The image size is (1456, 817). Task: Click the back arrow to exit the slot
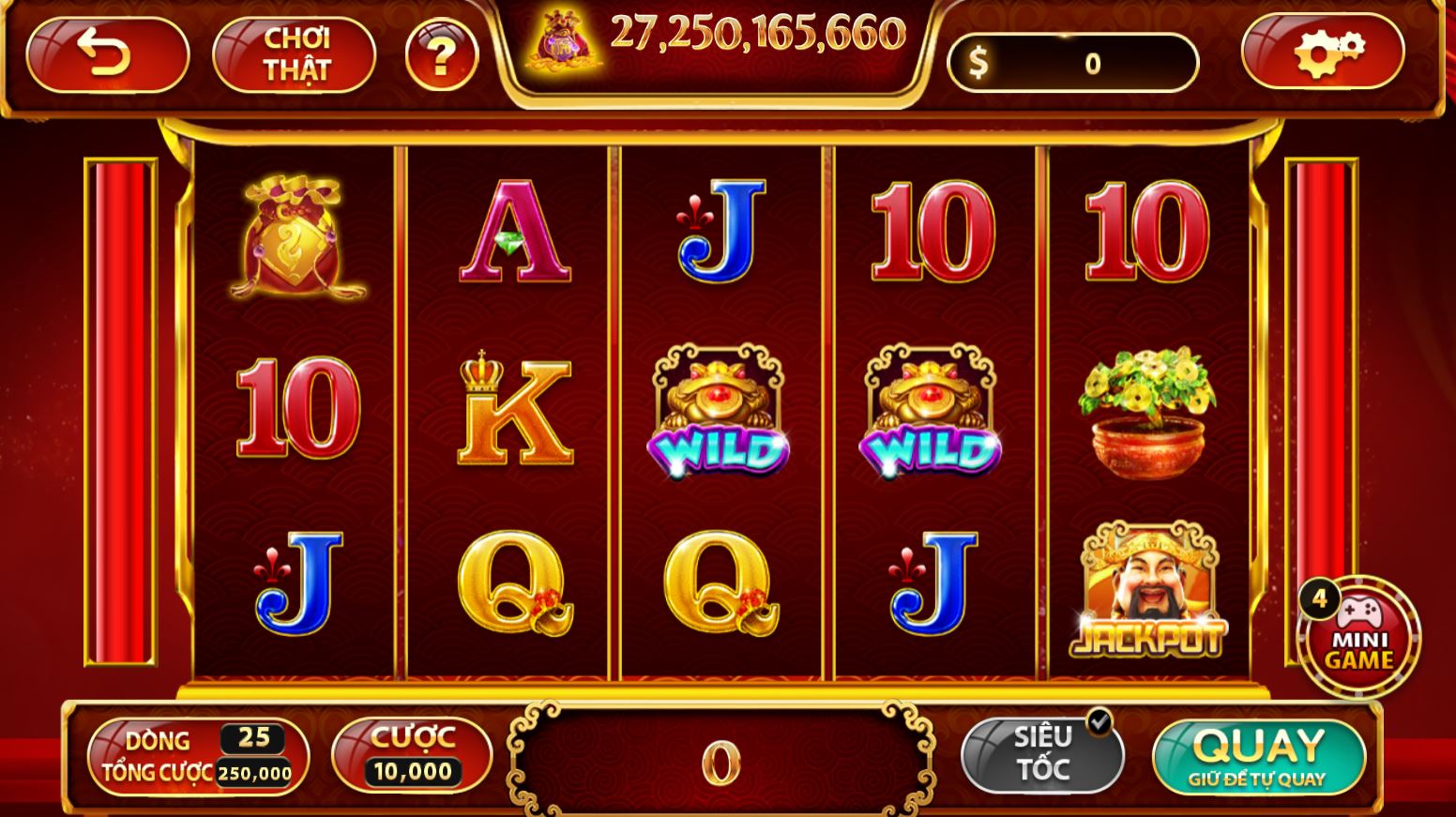pyautogui.click(x=110, y=54)
